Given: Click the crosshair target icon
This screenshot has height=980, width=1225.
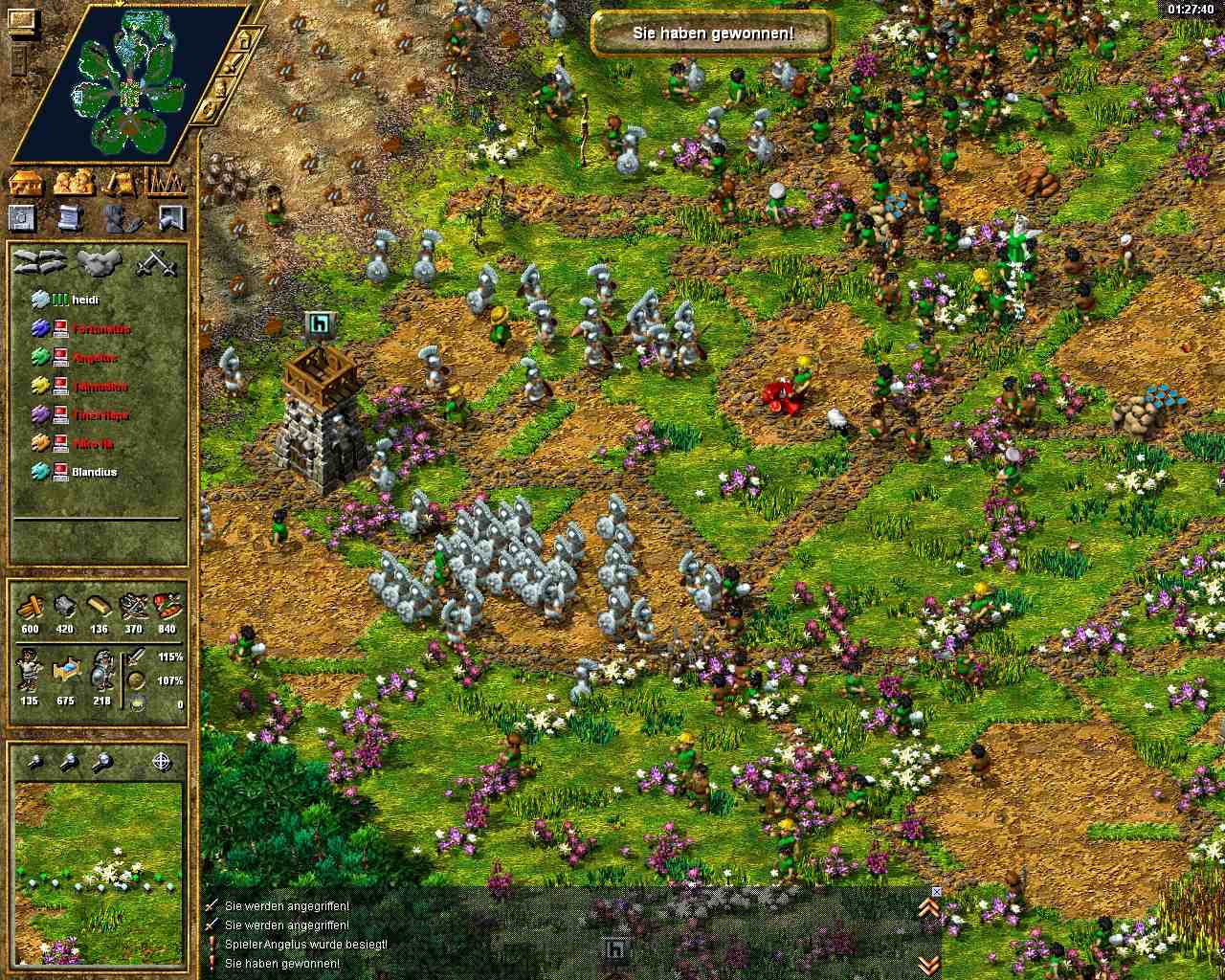Looking at the screenshot, I should tap(163, 762).
